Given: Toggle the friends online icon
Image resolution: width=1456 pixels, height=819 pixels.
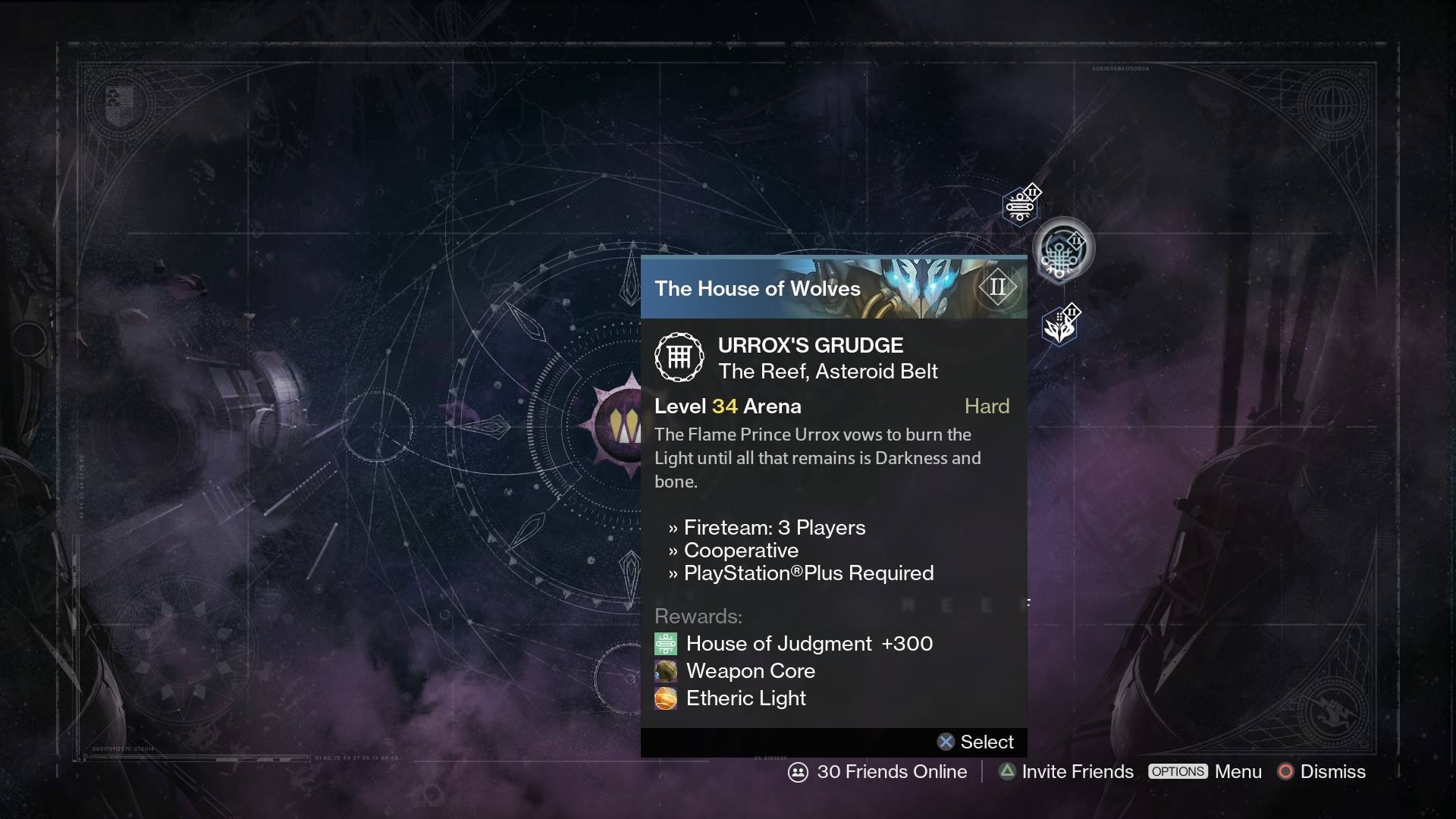Looking at the screenshot, I should tap(798, 772).
